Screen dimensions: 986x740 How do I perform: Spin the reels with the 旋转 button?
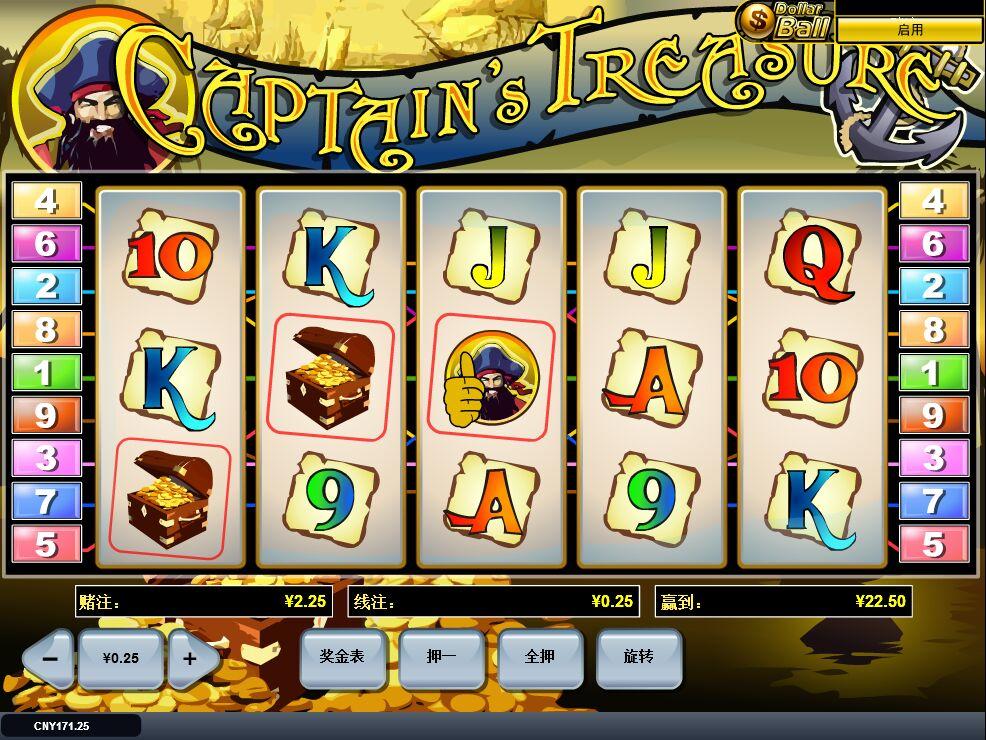[639, 657]
